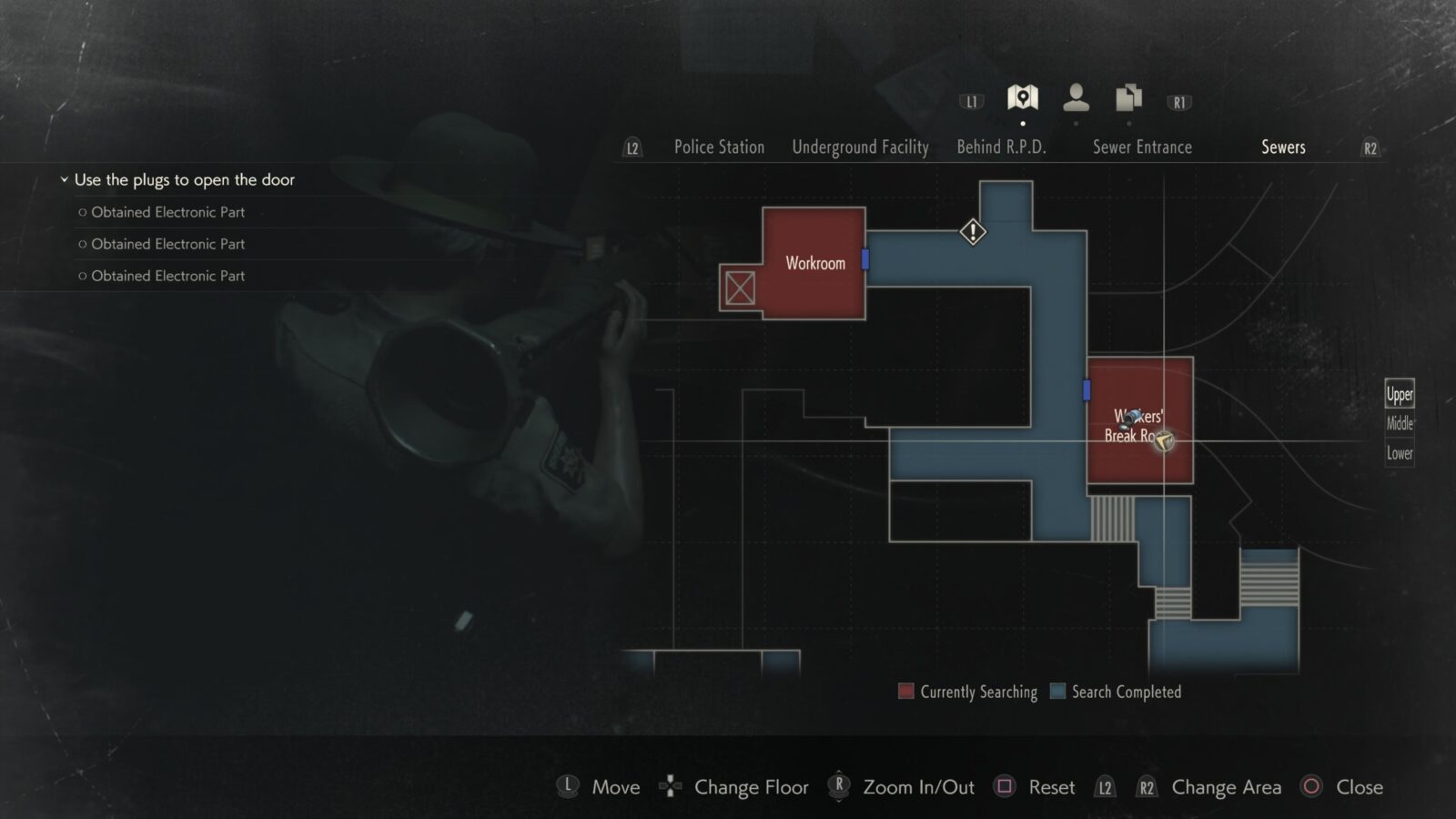Open the records/files icon
Screen dimensions: 1456x819
click(1127, 97)
